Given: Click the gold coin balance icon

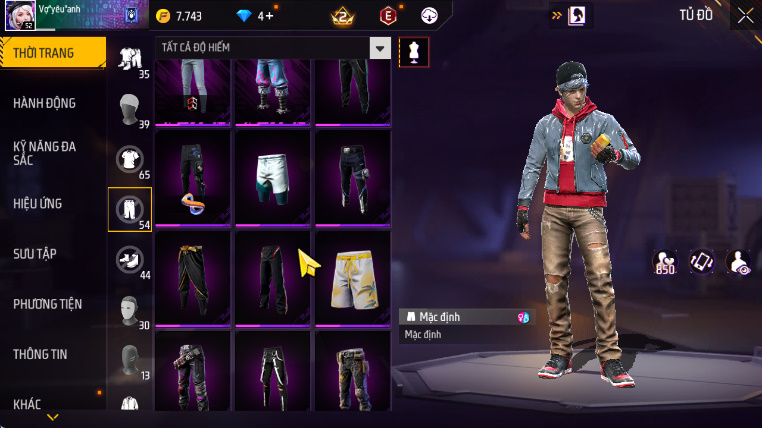Looking at the screenshot, I should click(164, 16).
